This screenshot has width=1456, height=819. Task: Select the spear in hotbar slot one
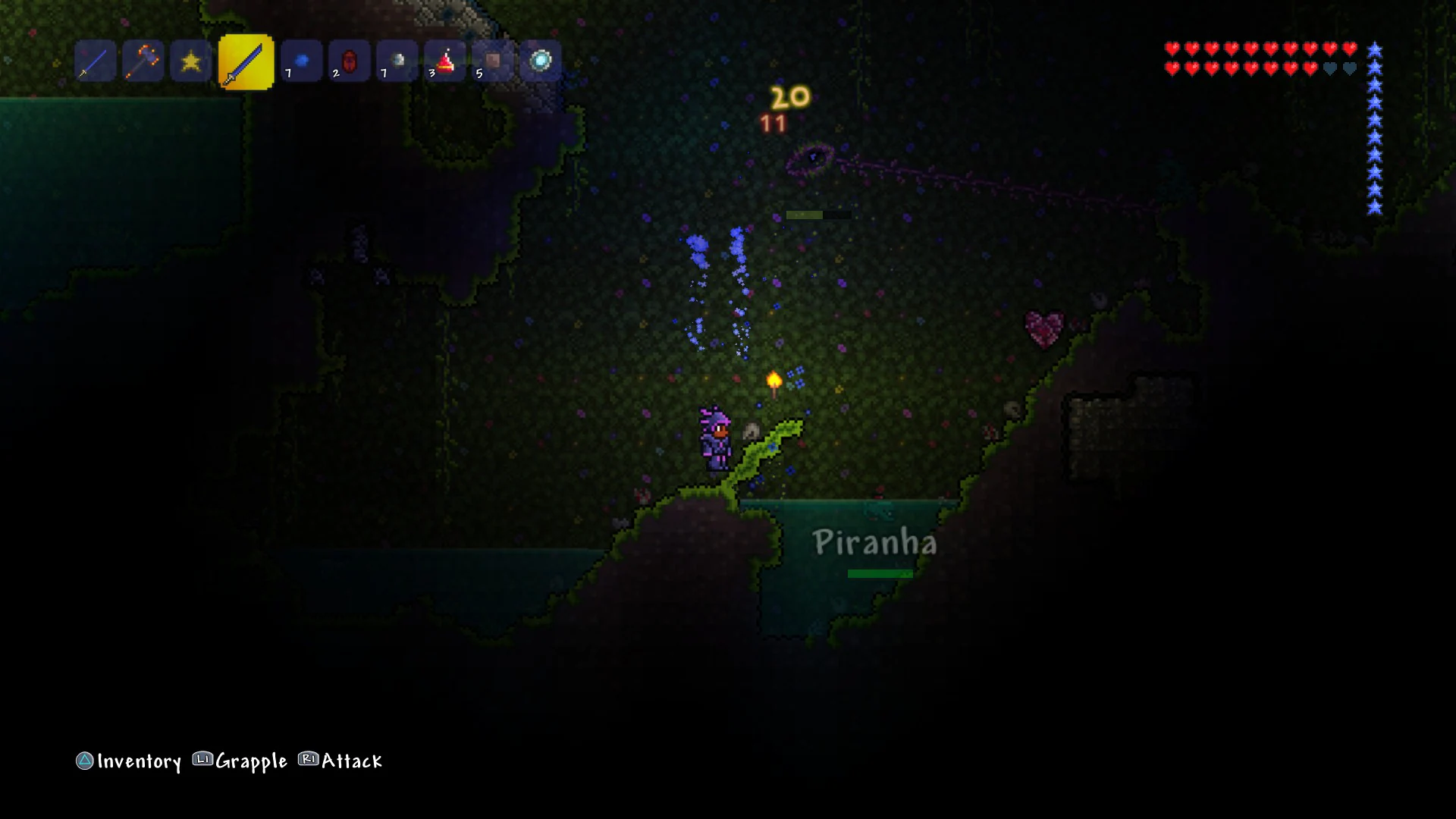pos(95,61)
